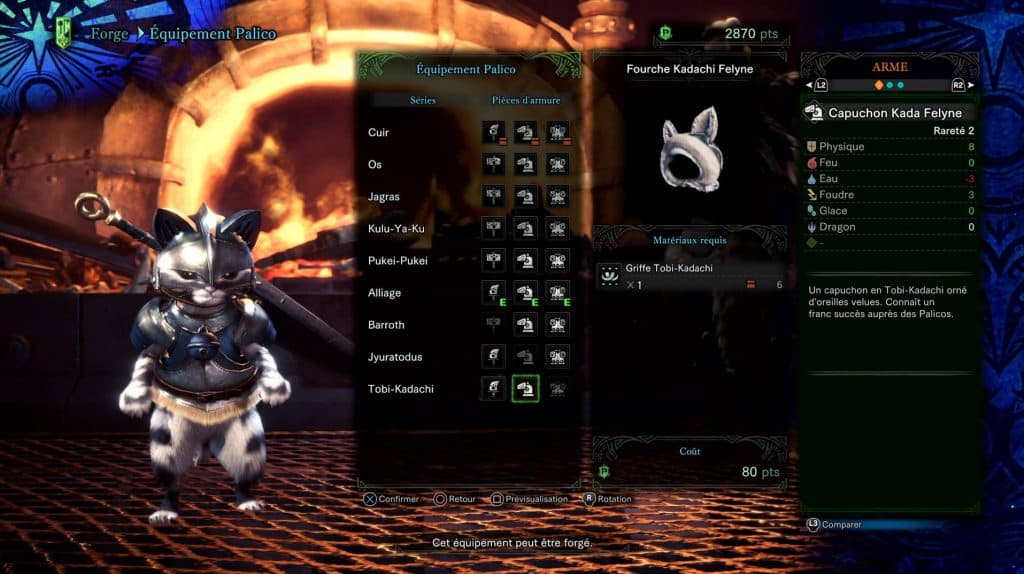Select the Kulu-Ya-Ku series body armor
The image size is (1024, 574).
[x=558, y=229]
